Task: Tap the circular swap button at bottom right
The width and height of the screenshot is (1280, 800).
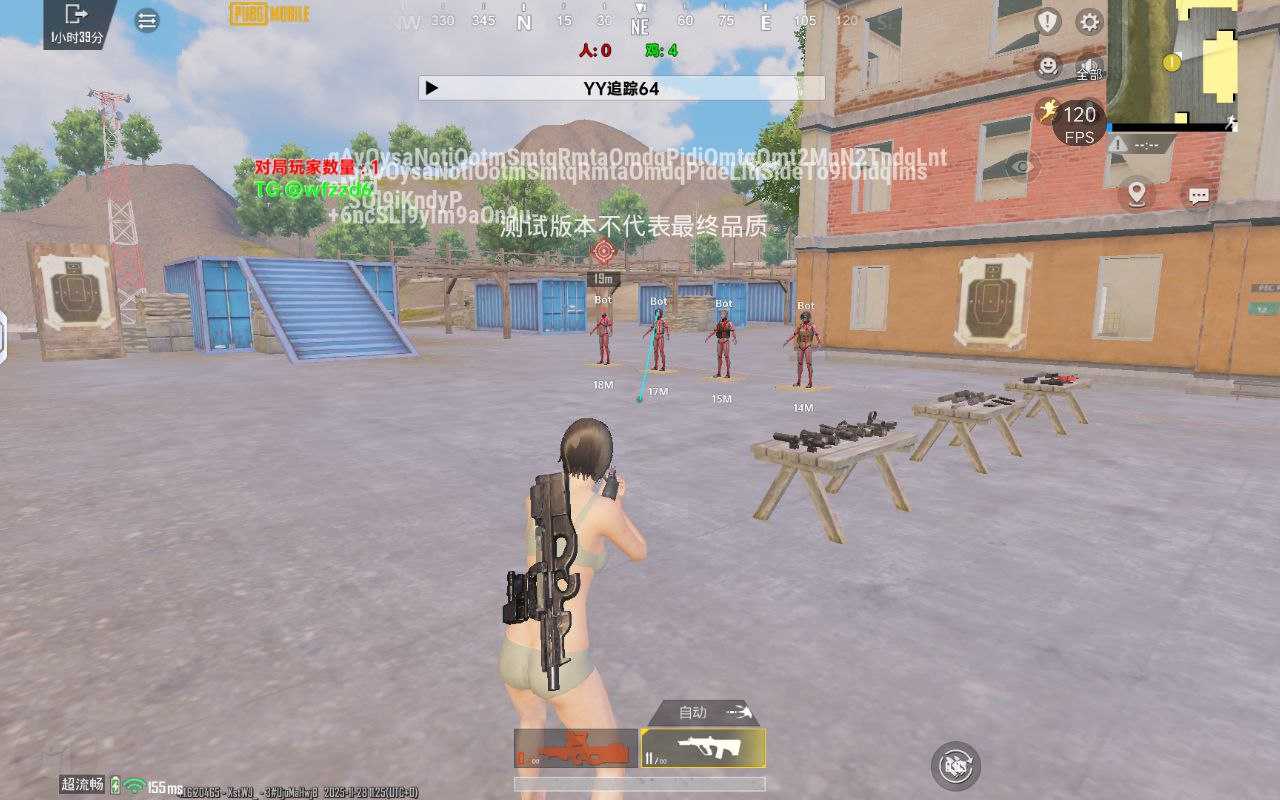Action: pyautogui.click(x=955, y=766)
